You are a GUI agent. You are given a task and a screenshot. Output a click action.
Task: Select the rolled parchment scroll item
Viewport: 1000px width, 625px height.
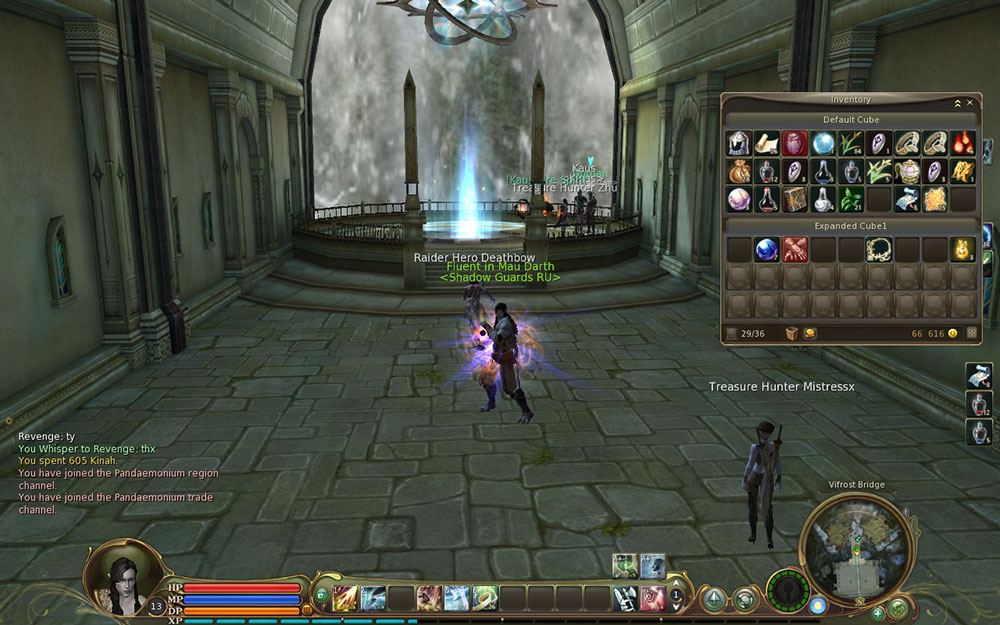767,143
